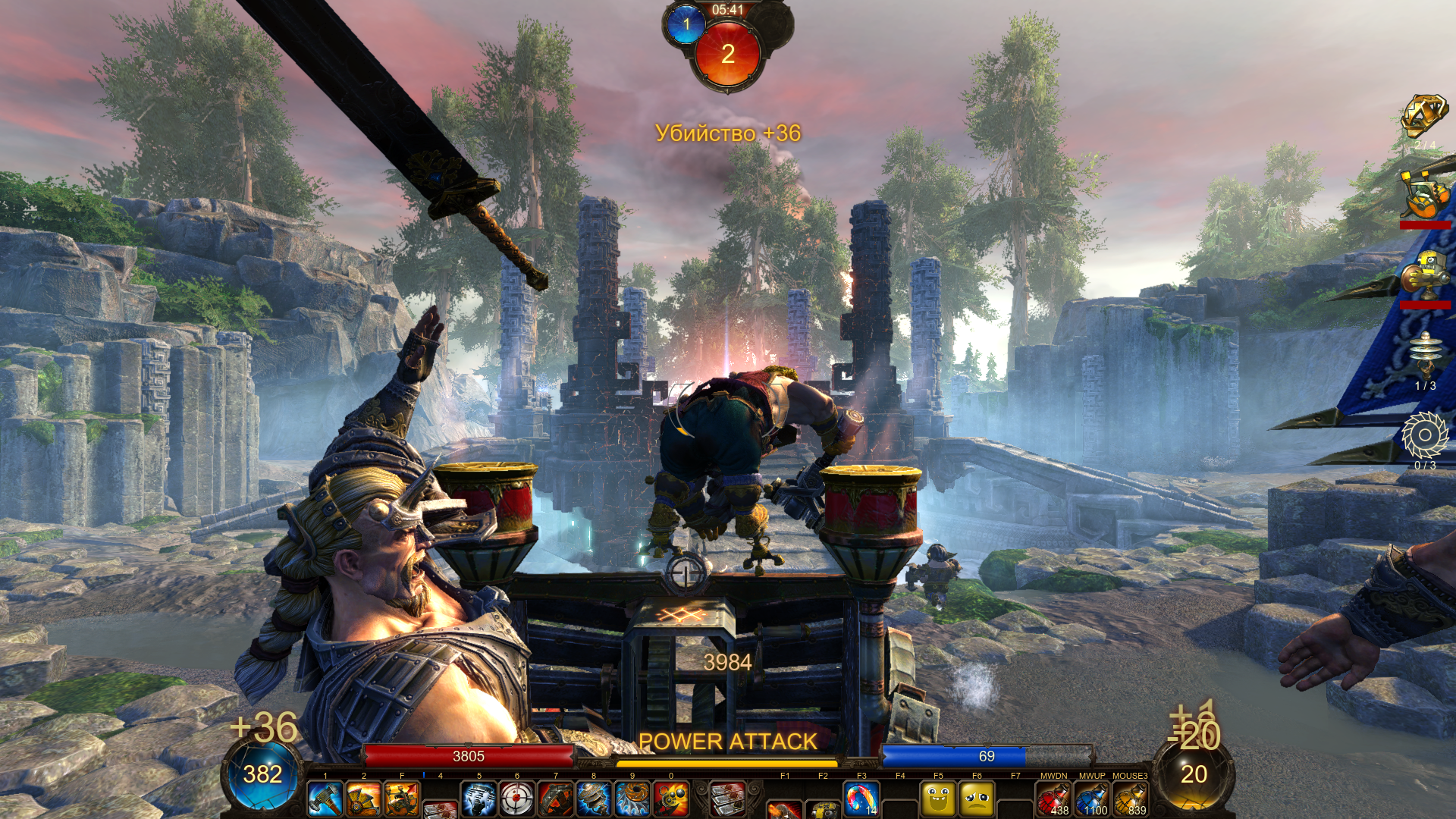Screen dimensions: 1456x819
Task: Select the orange siege machine unit icon
Action: [1424, 196]
